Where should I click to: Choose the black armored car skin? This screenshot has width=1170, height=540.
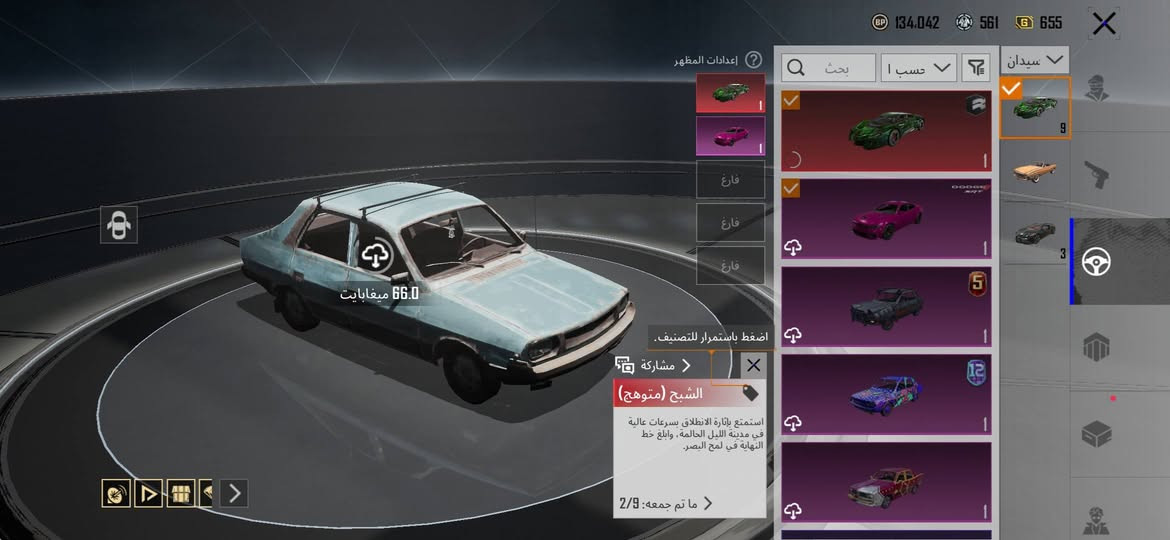pyautogui.click(x=885, y=306)
